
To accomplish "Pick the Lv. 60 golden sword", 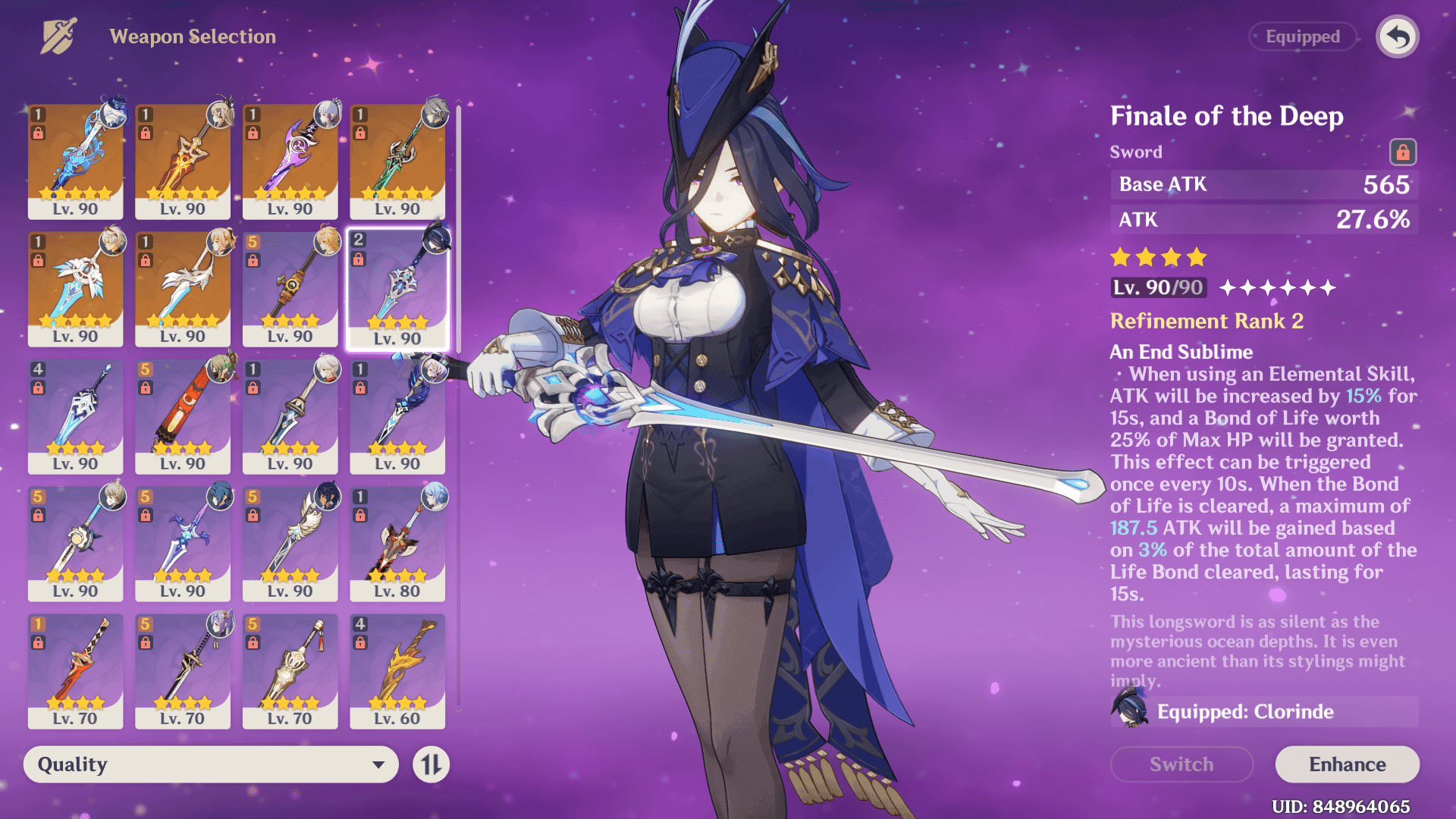I will [397, 670].
